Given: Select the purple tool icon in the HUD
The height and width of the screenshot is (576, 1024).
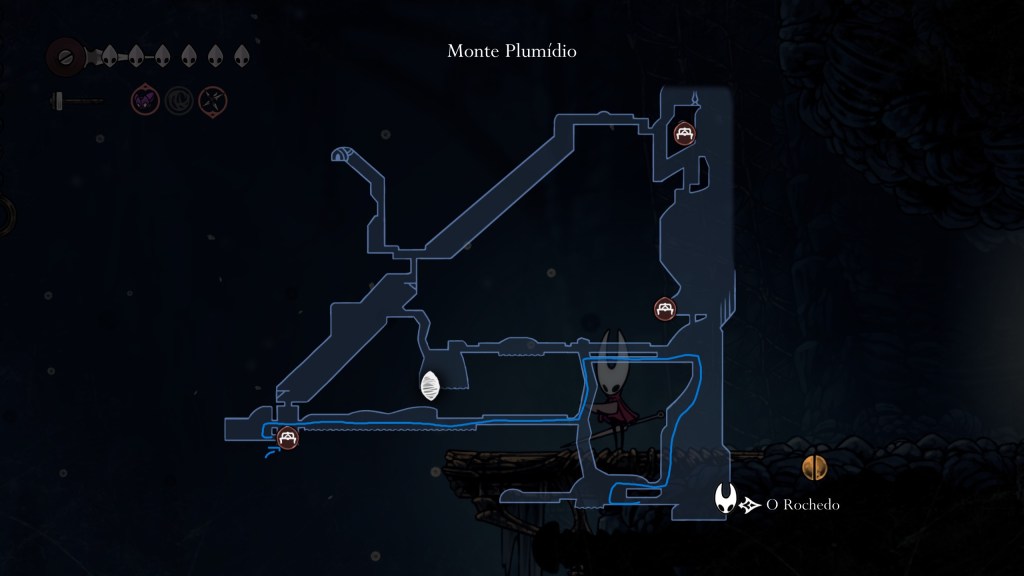Looking at the screenshot, I should click(x=146, y=99).
